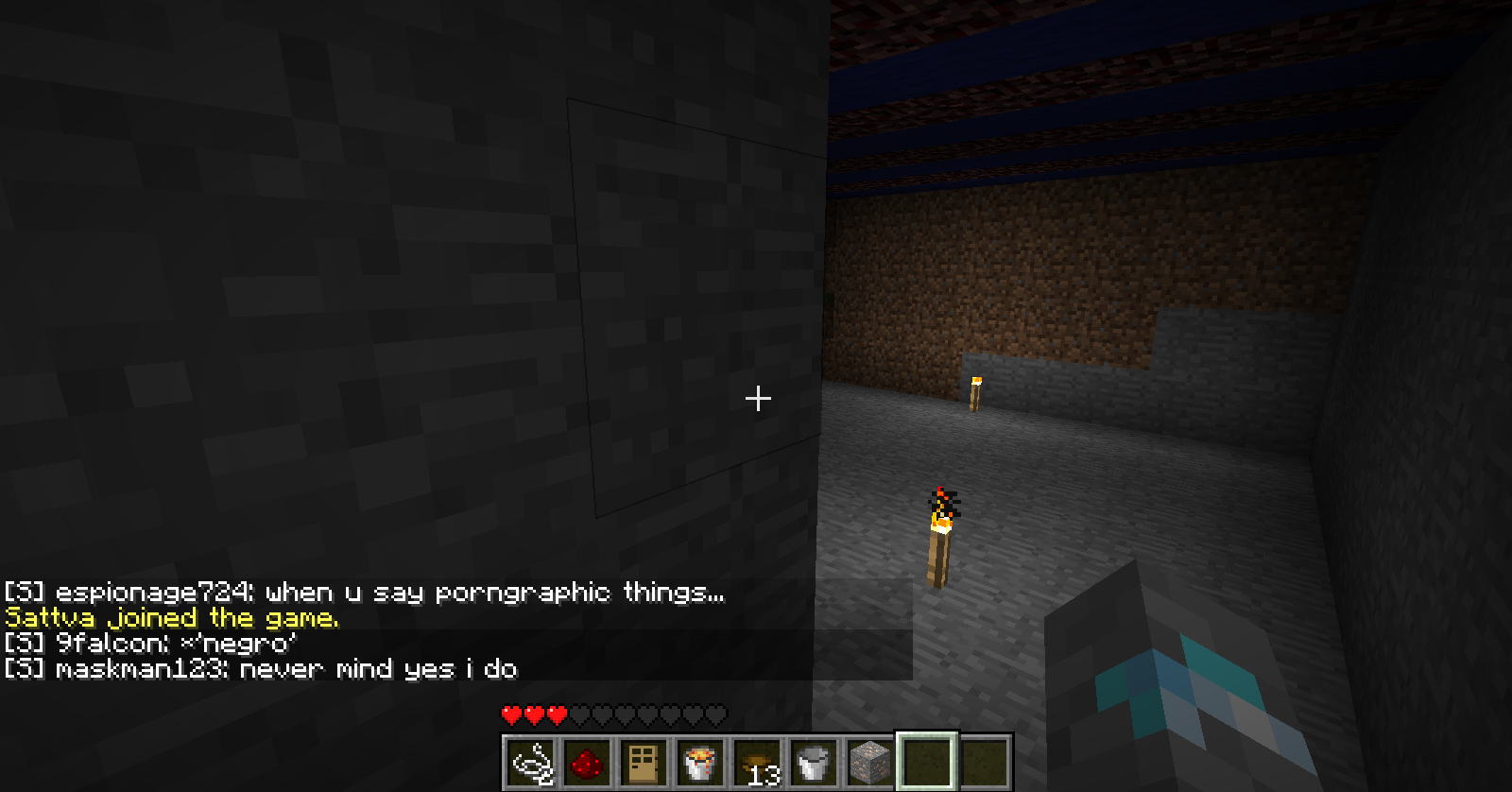The image size is (1512, 792).
Task: Click the yellow Sattva joined message
Action: click(171, 618)
